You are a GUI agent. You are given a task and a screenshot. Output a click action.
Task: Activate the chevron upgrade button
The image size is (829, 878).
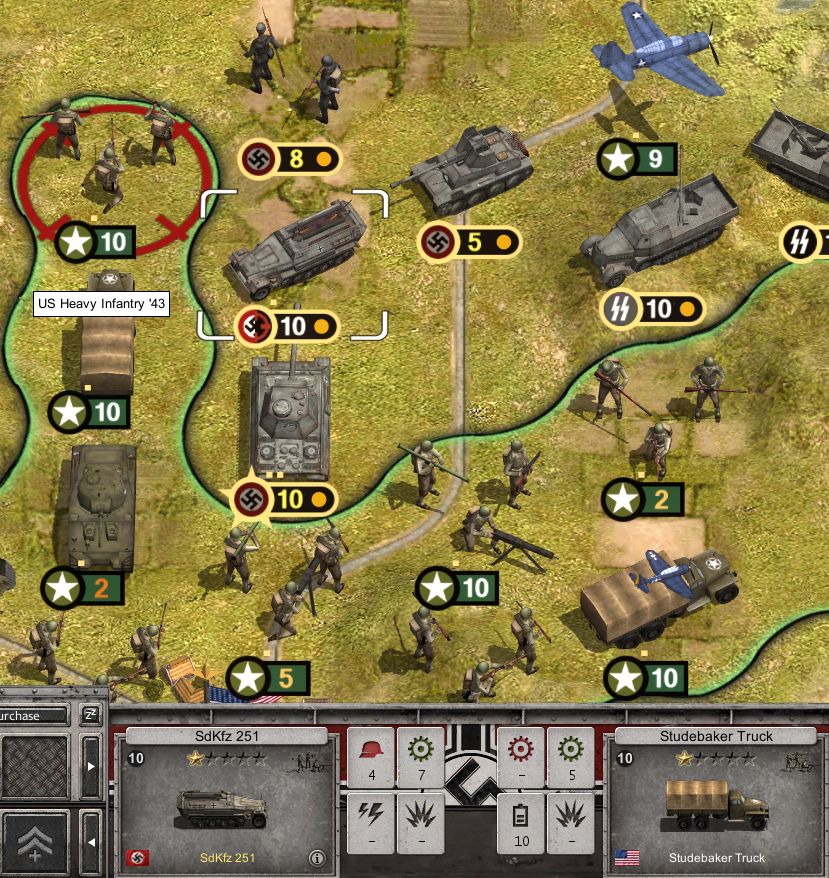tap(35, 841)
